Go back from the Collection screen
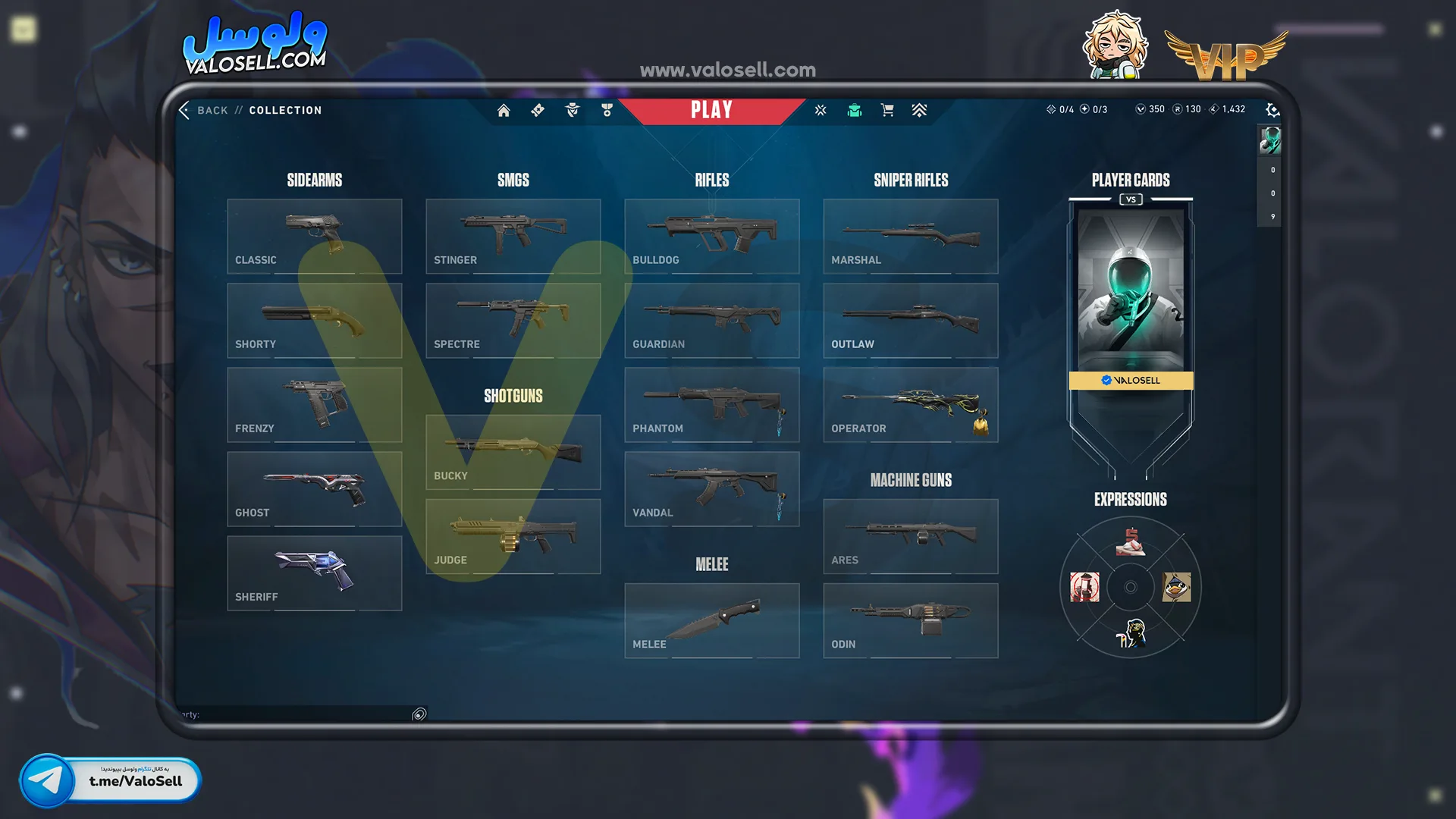 [x=203, y=110]
